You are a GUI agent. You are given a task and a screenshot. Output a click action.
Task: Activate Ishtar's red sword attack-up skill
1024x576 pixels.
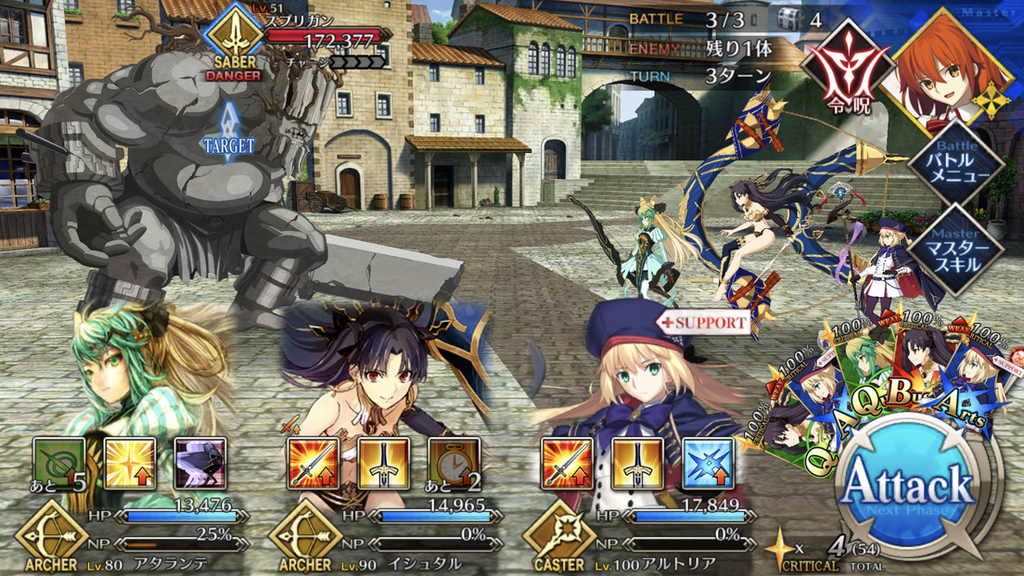click(313, 462)
